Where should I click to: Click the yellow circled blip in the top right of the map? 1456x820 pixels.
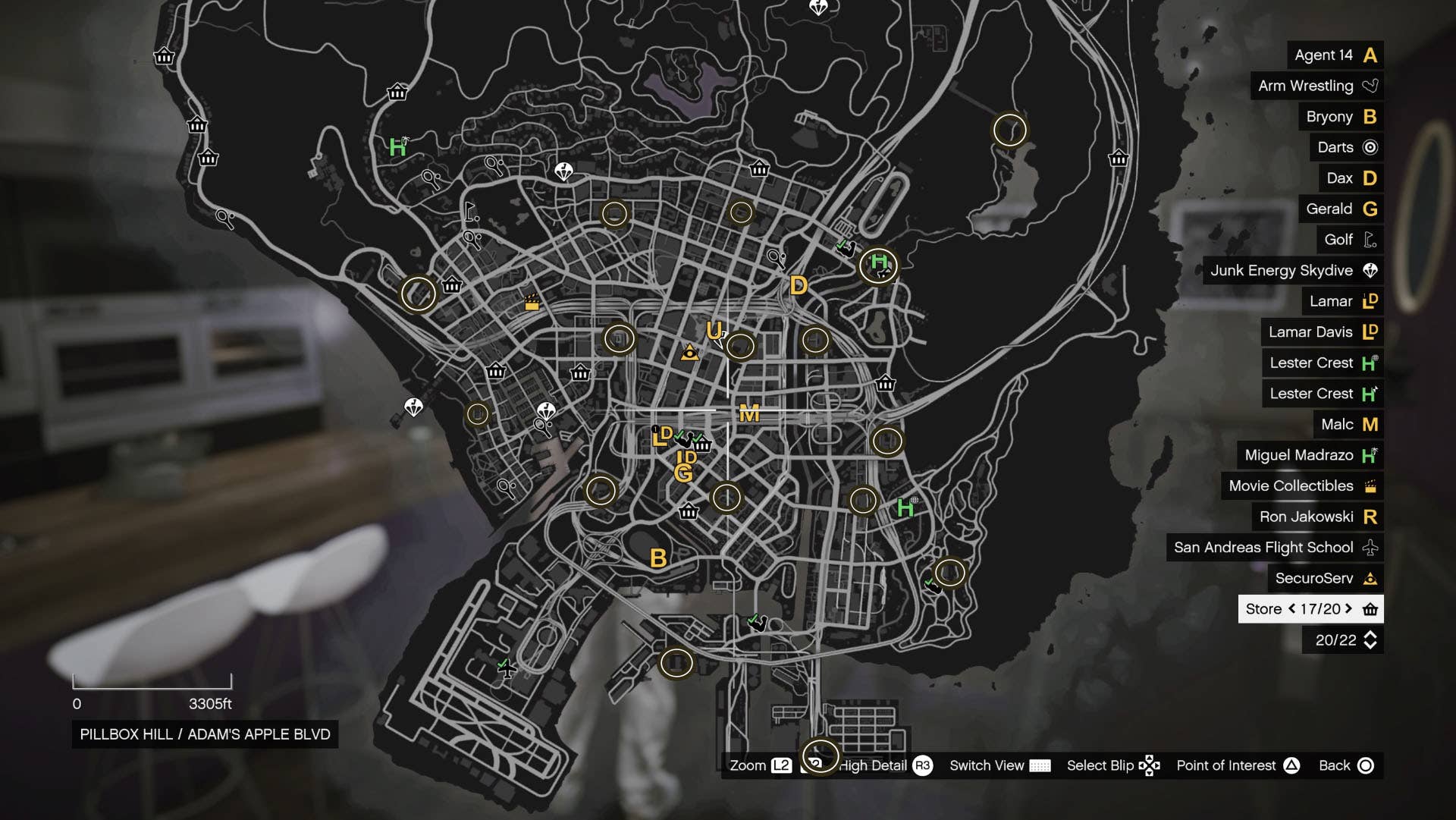(x=1012, y=130)
